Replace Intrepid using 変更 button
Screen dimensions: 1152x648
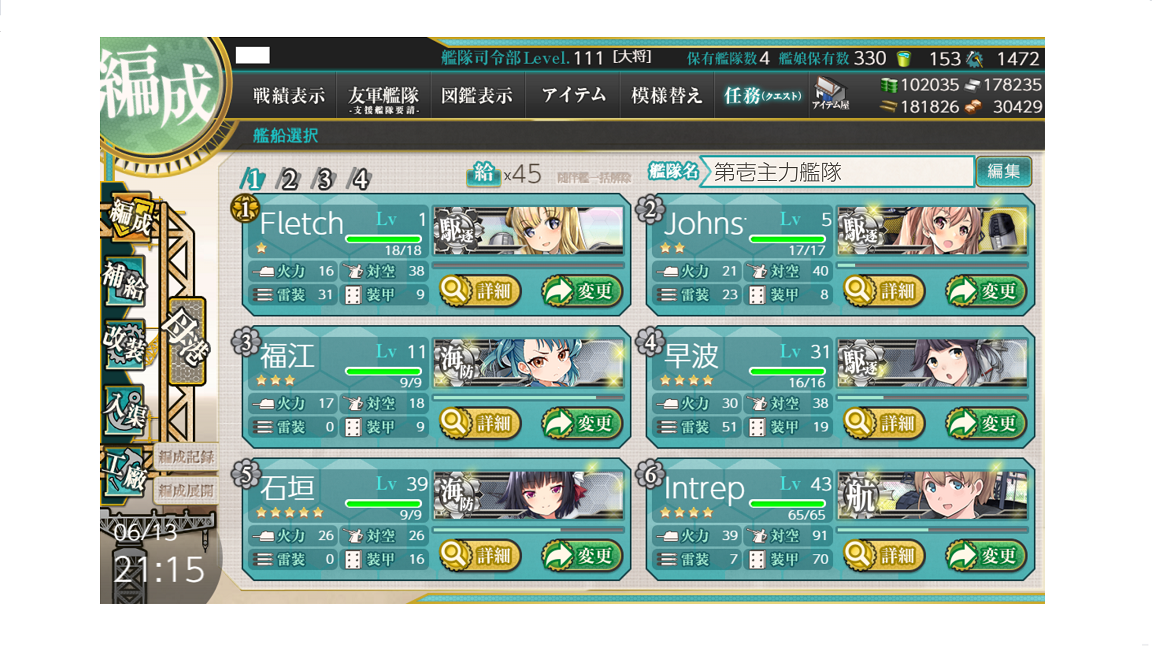click(986, 555)
